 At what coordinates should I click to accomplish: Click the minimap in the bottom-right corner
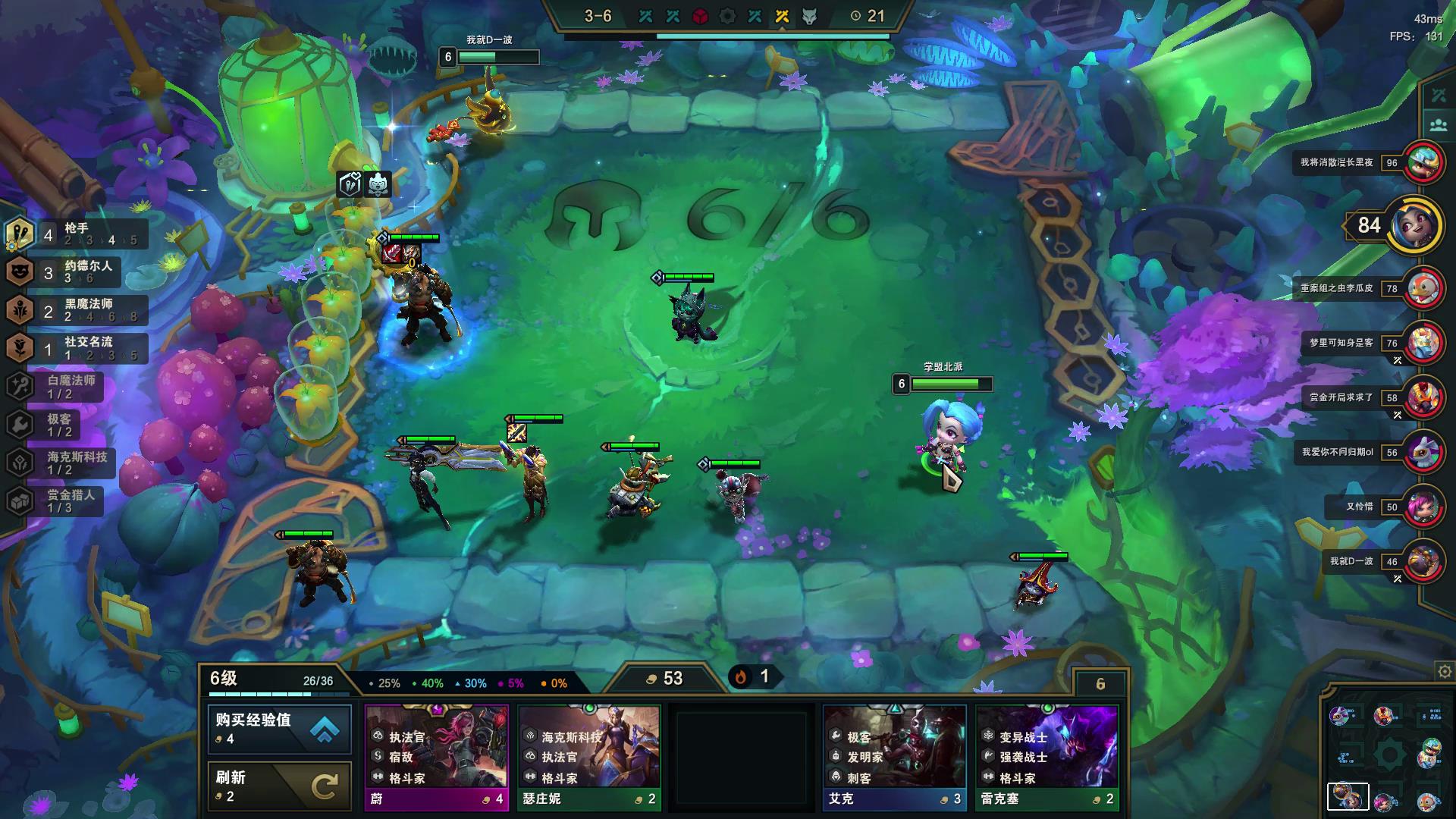[1387, 755]
